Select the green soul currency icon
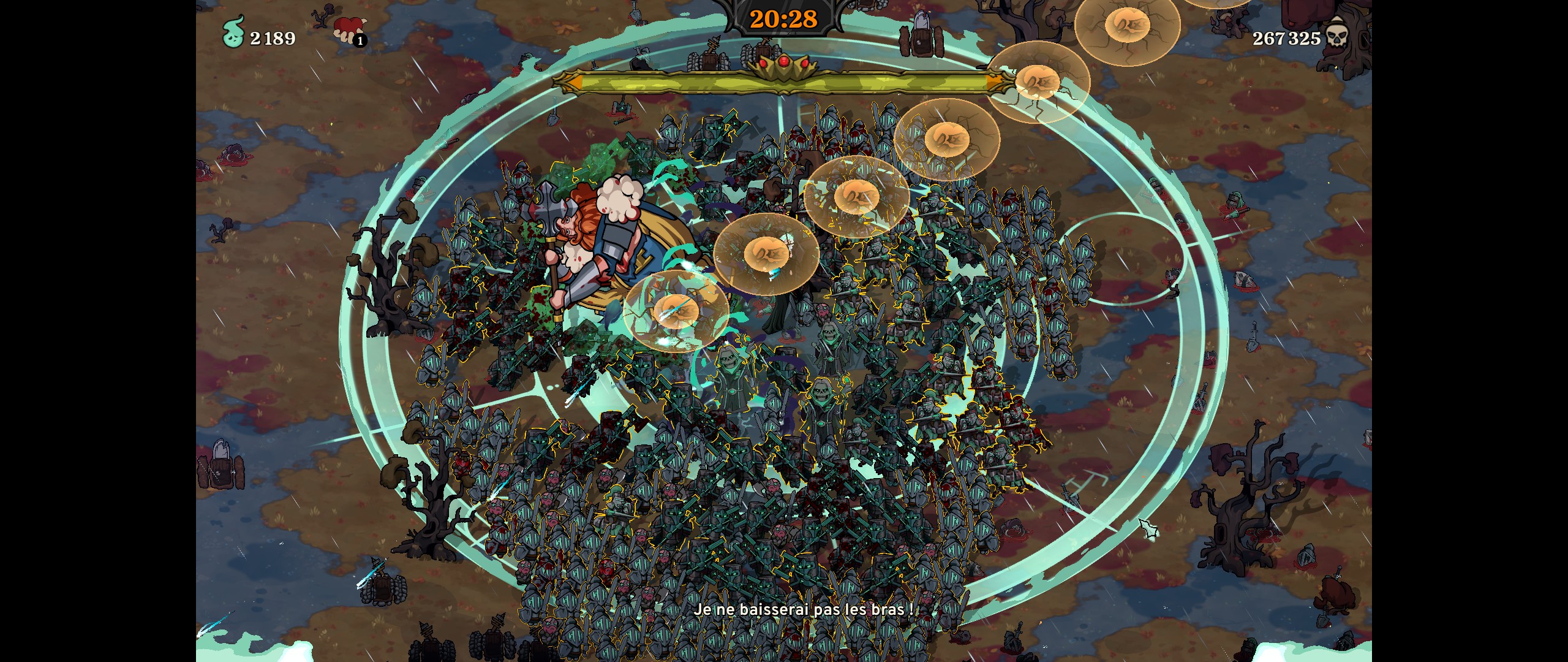The image size is (1568, 662). click(x=233, y=32)
